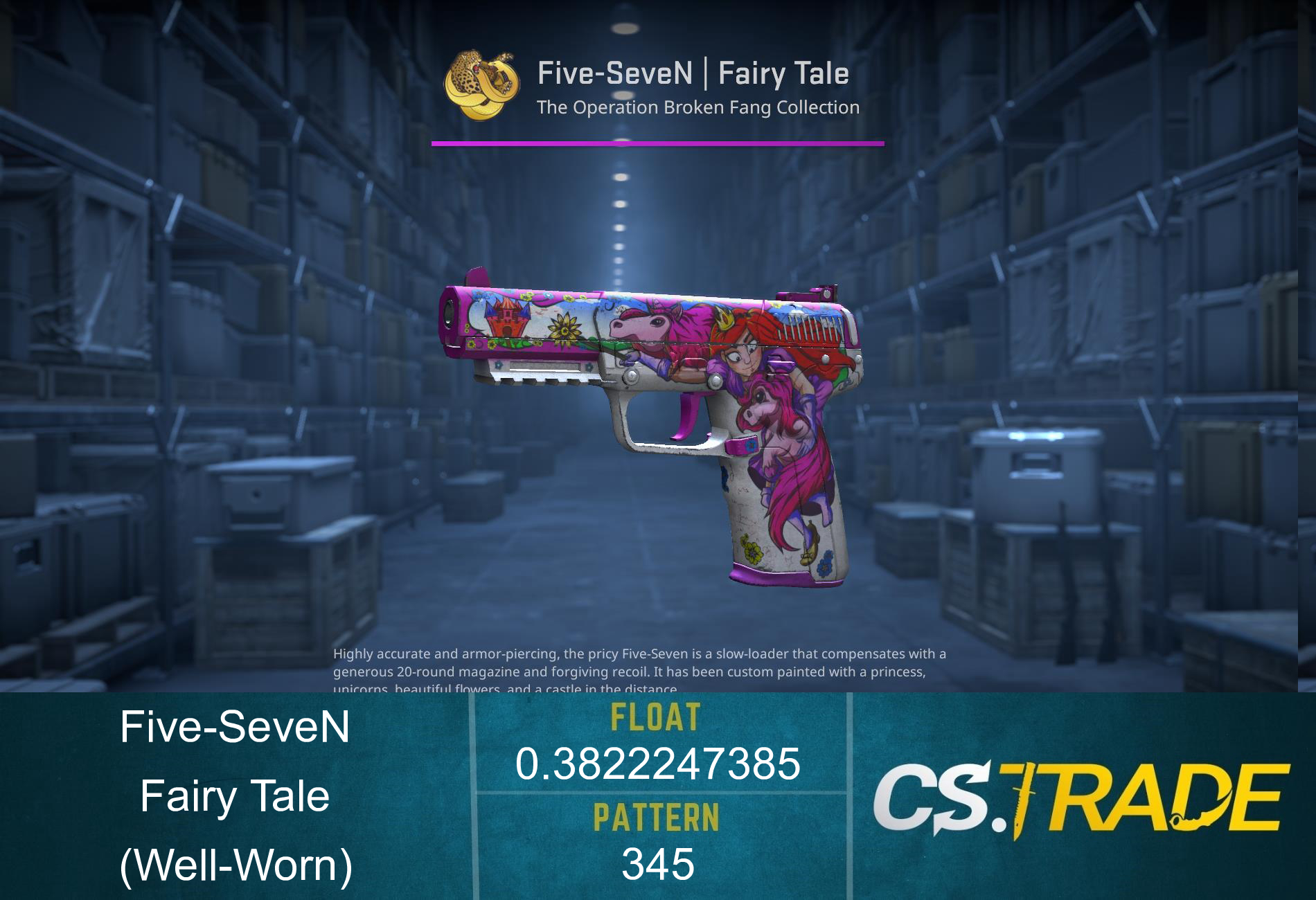Click the pattern number 345
Viewport: 1316px width, 900px height.
click(657, 864)
